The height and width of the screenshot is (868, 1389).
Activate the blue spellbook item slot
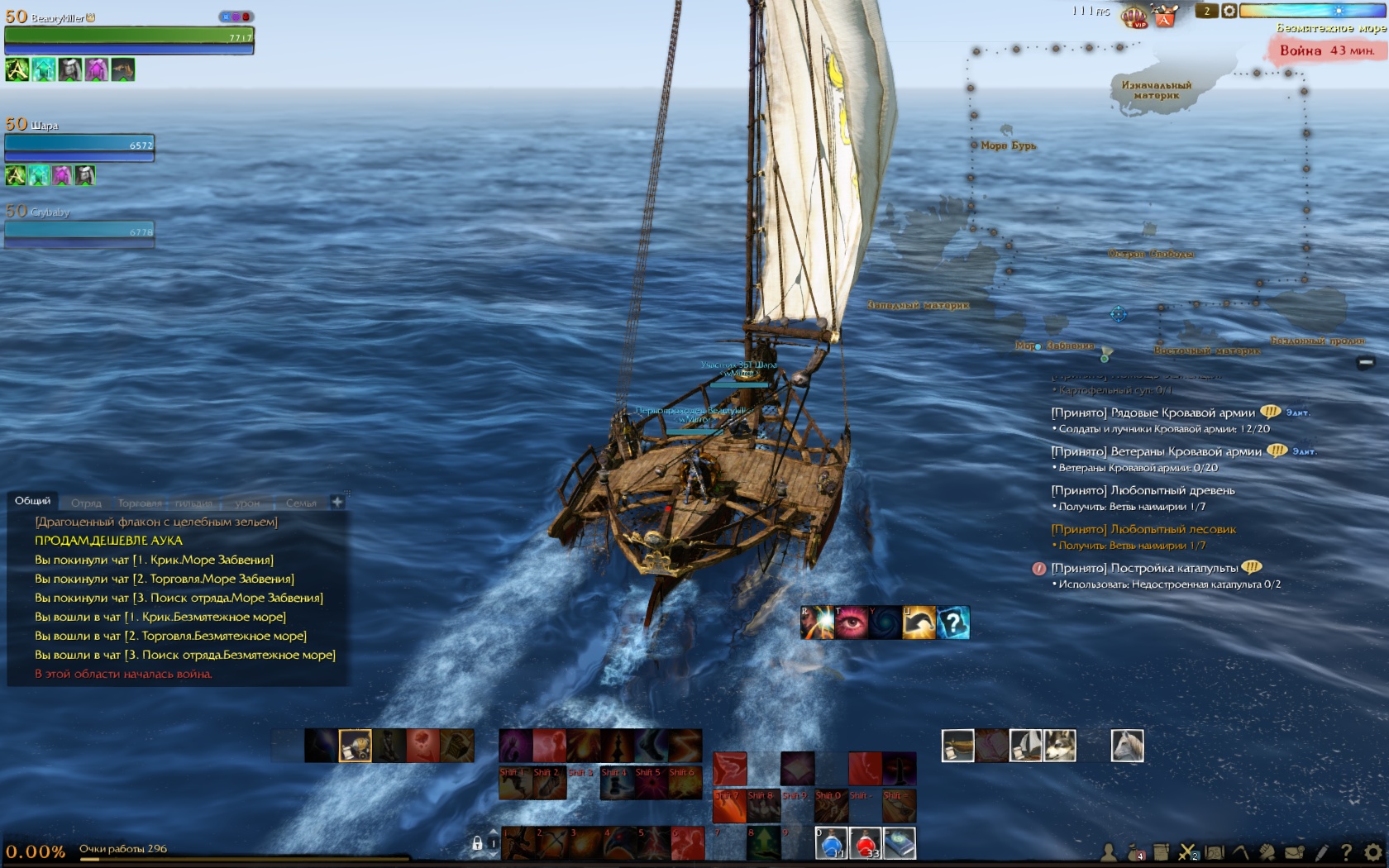coord(900,843)
